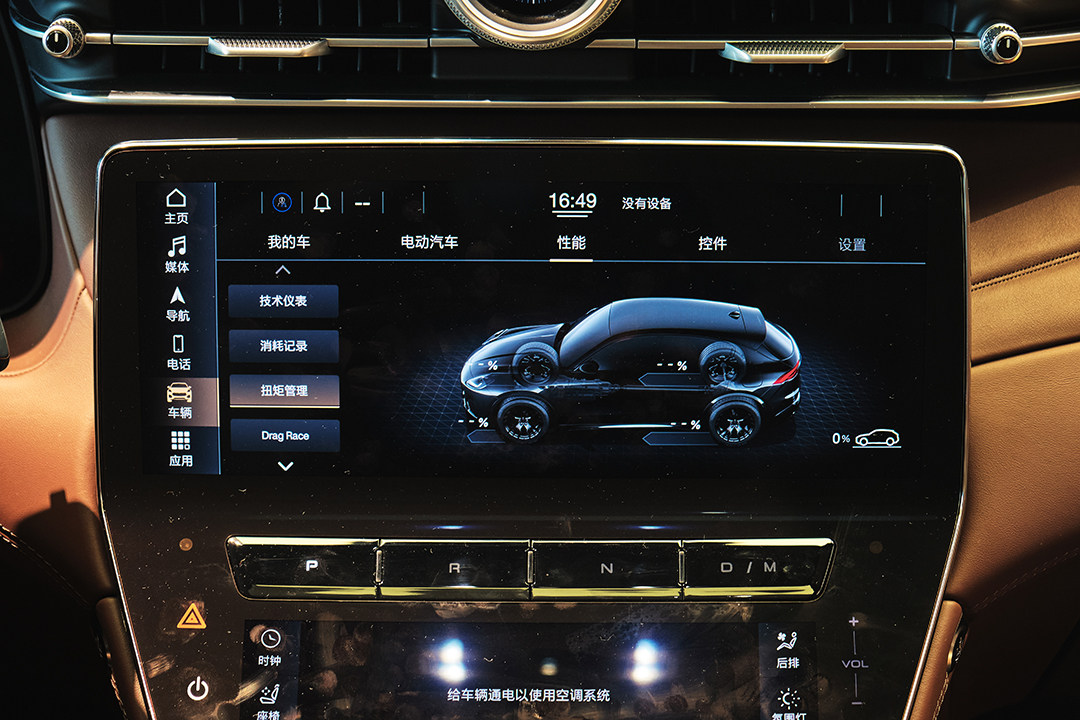The height and width of the screenshot is (720, 1080).
Task: Select the 性能 performance tab
Action: coord(571,243)
